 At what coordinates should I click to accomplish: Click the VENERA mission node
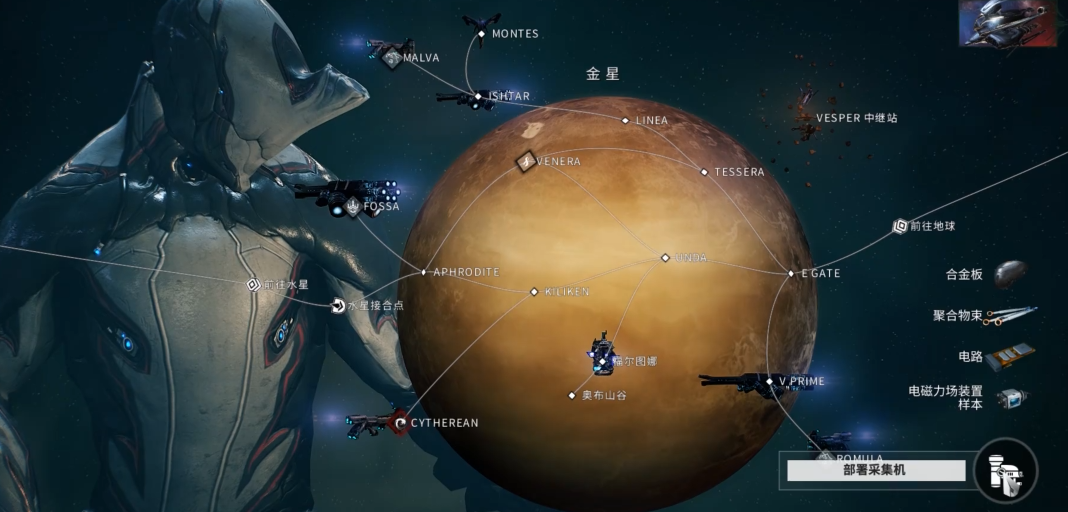[x=527, y=161]
